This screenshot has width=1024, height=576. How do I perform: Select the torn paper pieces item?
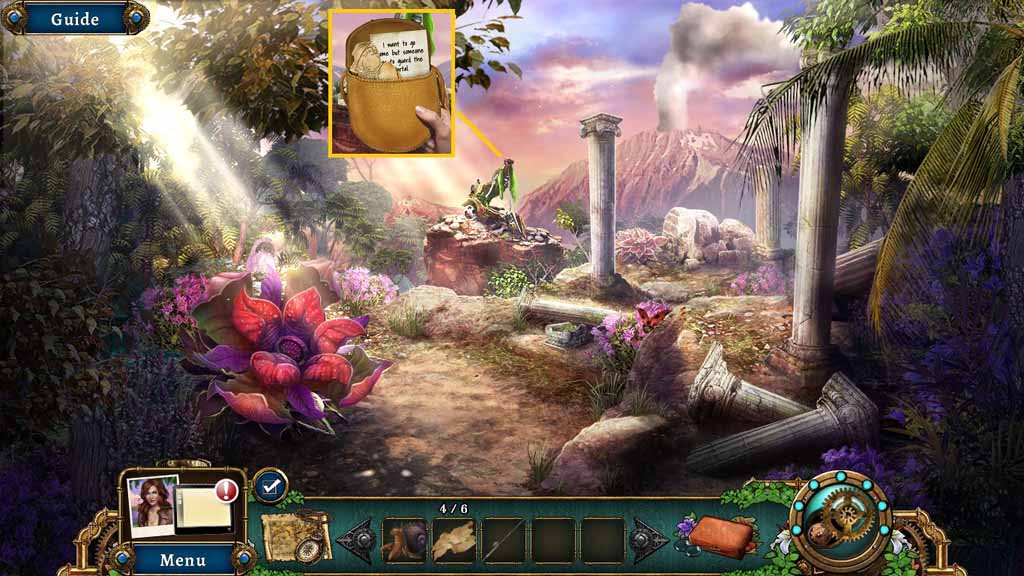click(454, 540)
